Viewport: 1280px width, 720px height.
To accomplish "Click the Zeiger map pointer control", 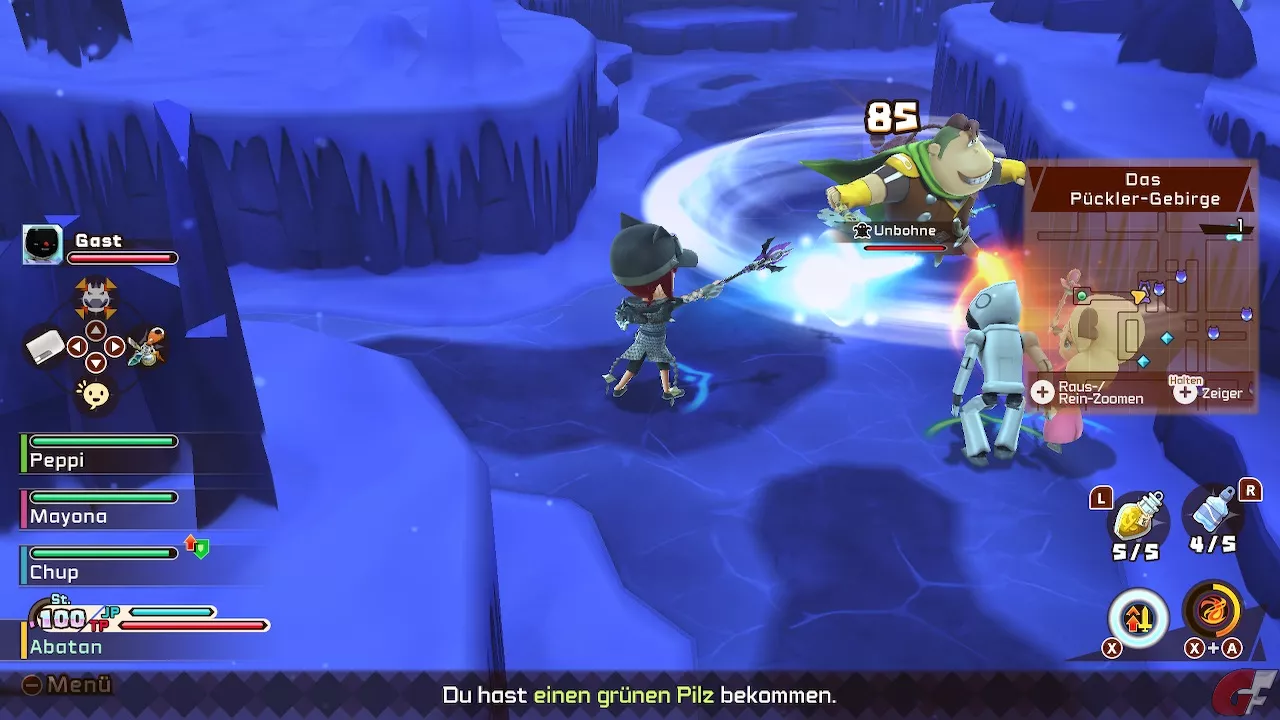I will (x=1210, y=393).
